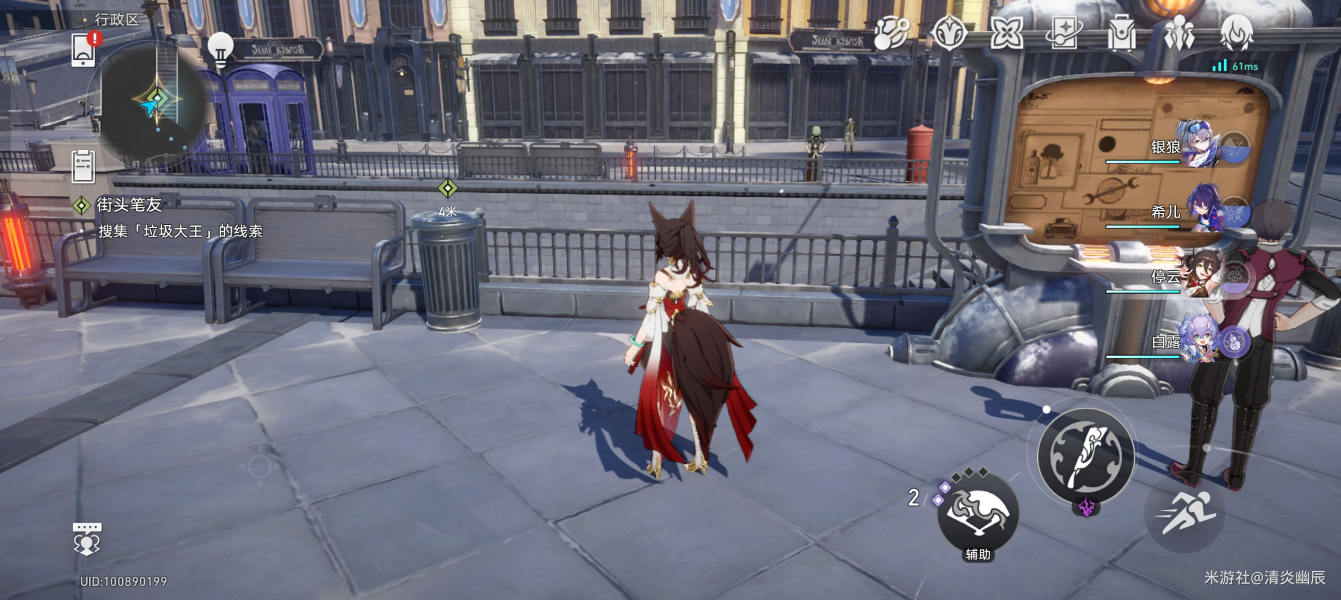Open the mission clipboard icon
Image resolution: width=1341 pixels, height=600 pixels.
click(83, 163)
